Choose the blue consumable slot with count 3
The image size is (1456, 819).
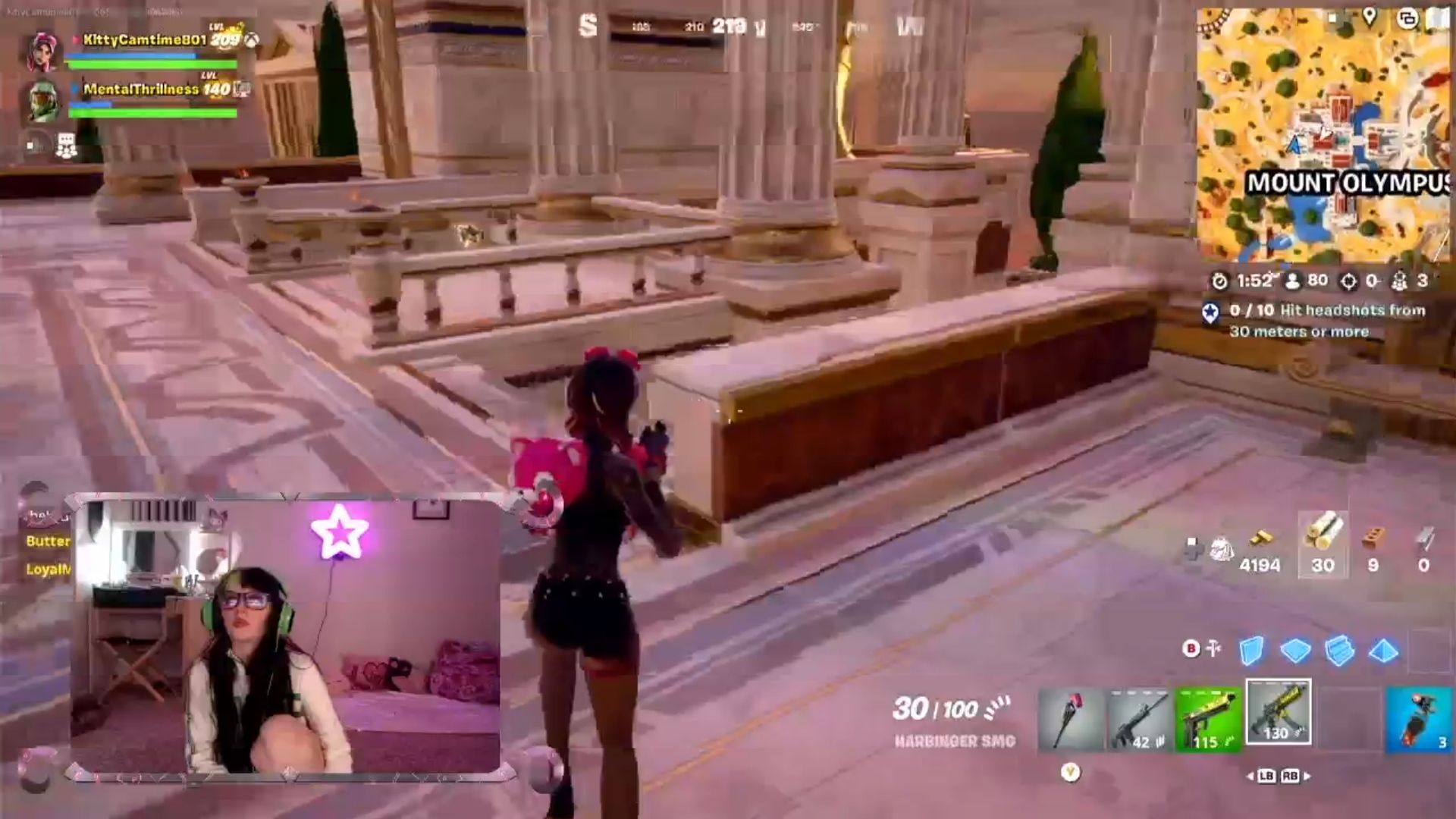[1417, 719]
